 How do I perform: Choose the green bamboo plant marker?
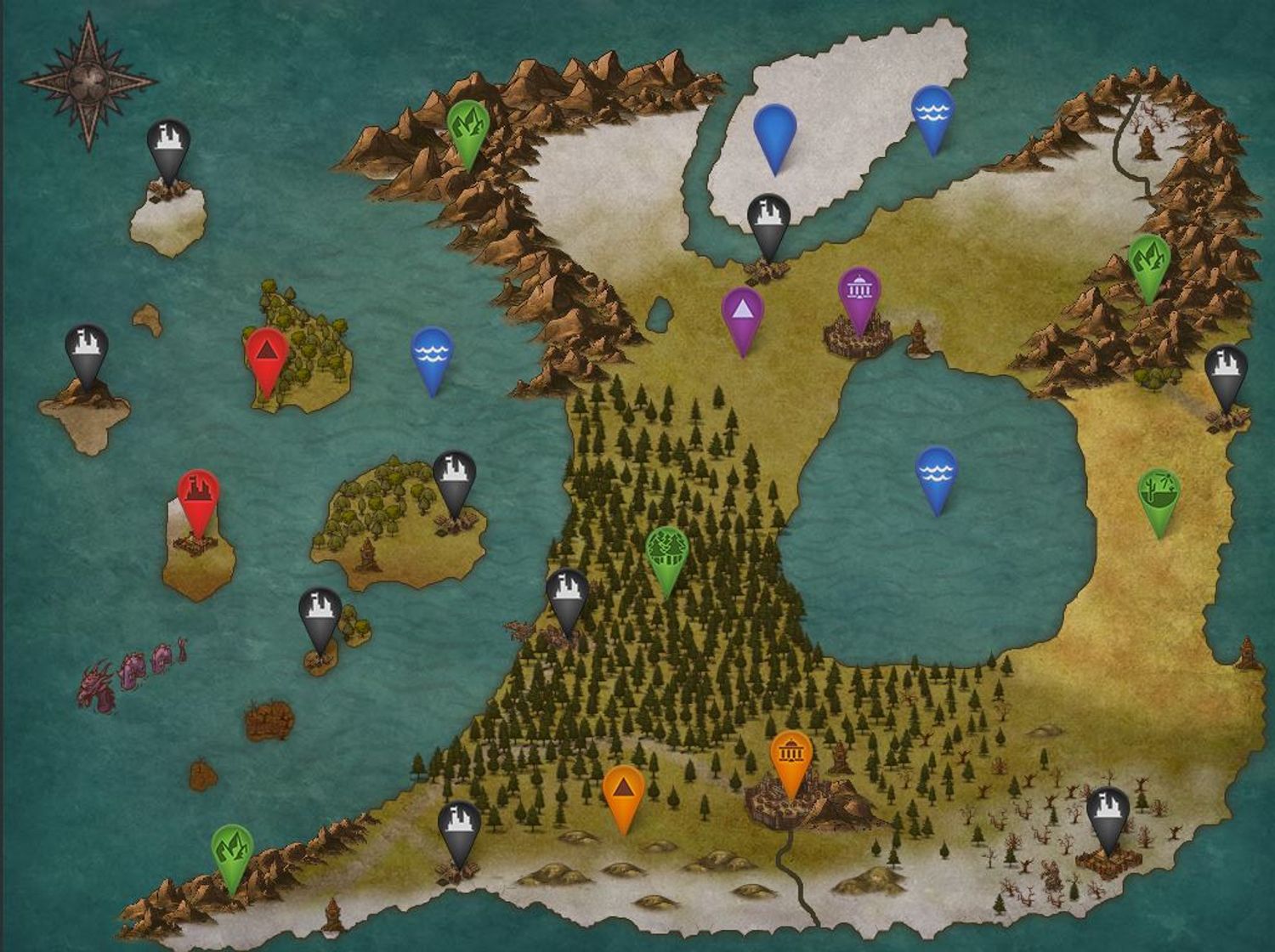pos(1159,493)
